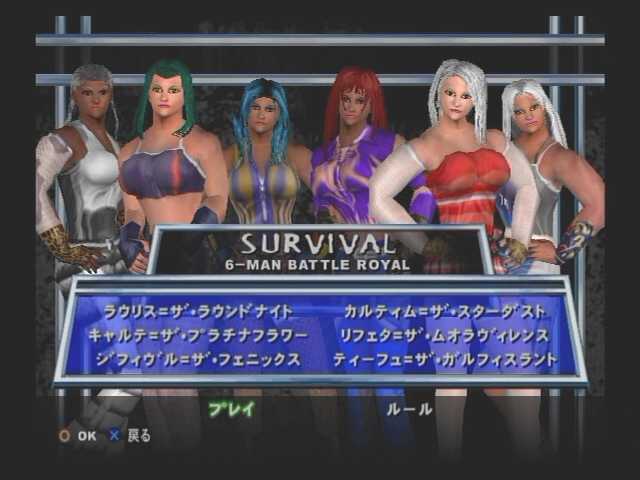Select the プレイ (Play) option
Image resolution: width=640 pixels, height=480 pixels.
(232, 408)
